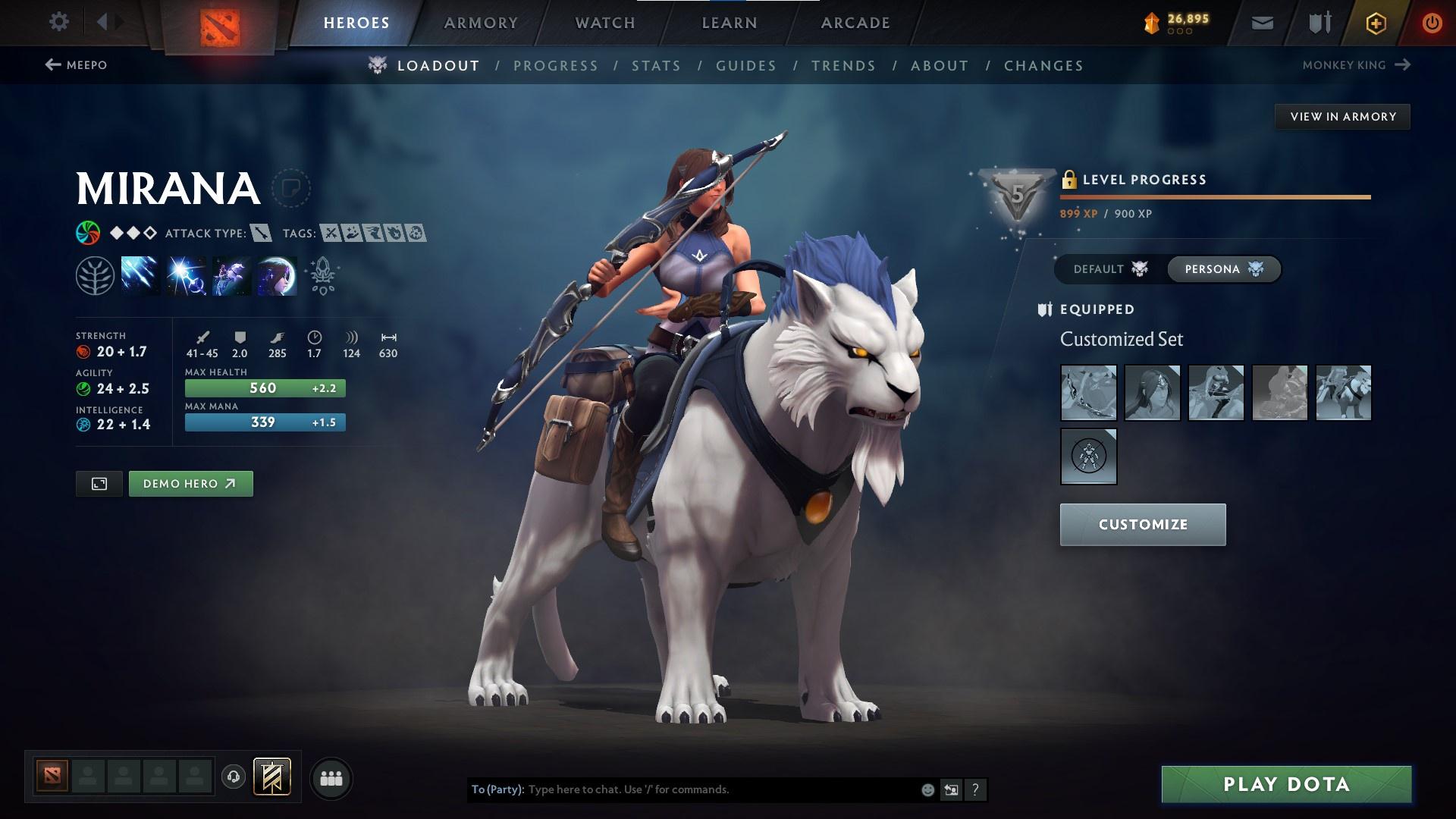This screenshot has width=1456, height=819.
Task: Open VIEW IN ARMORY
Action: click(x=1342, y=116)
